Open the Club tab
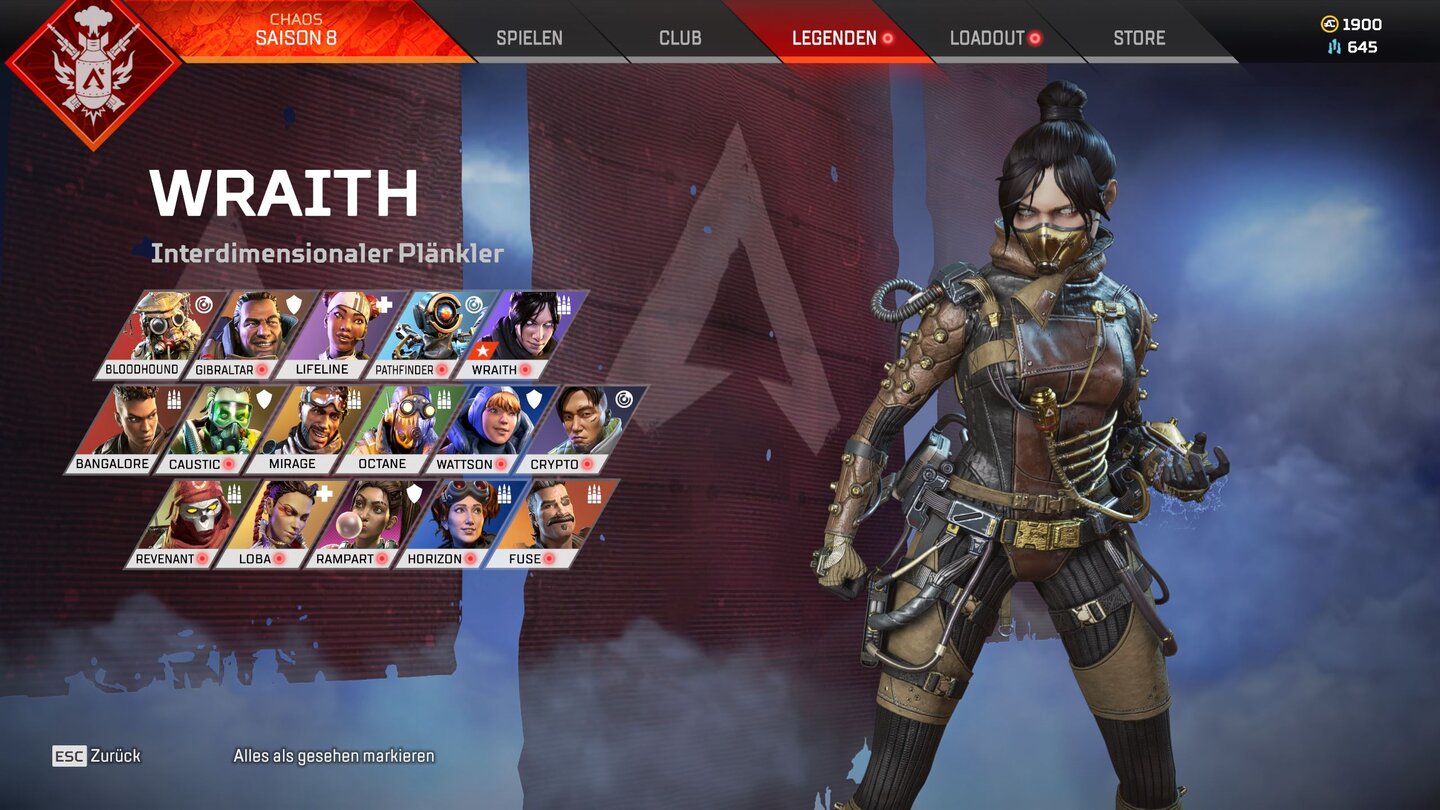 pyautogui.click(x=680, y=38)
